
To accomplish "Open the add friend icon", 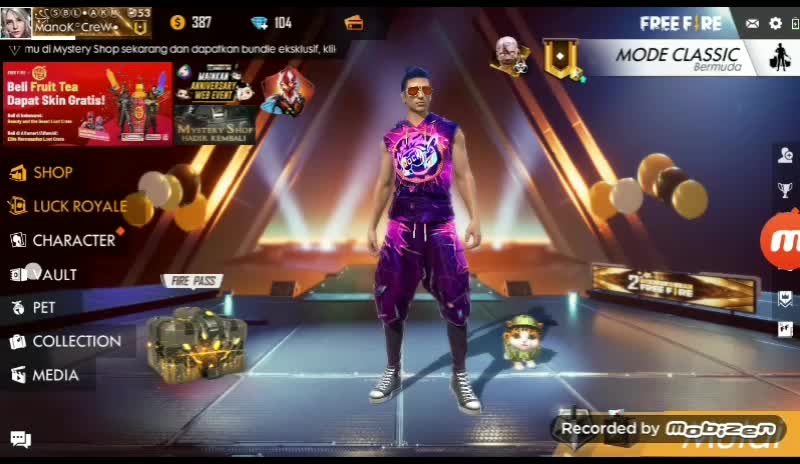I will coord(786,155).
